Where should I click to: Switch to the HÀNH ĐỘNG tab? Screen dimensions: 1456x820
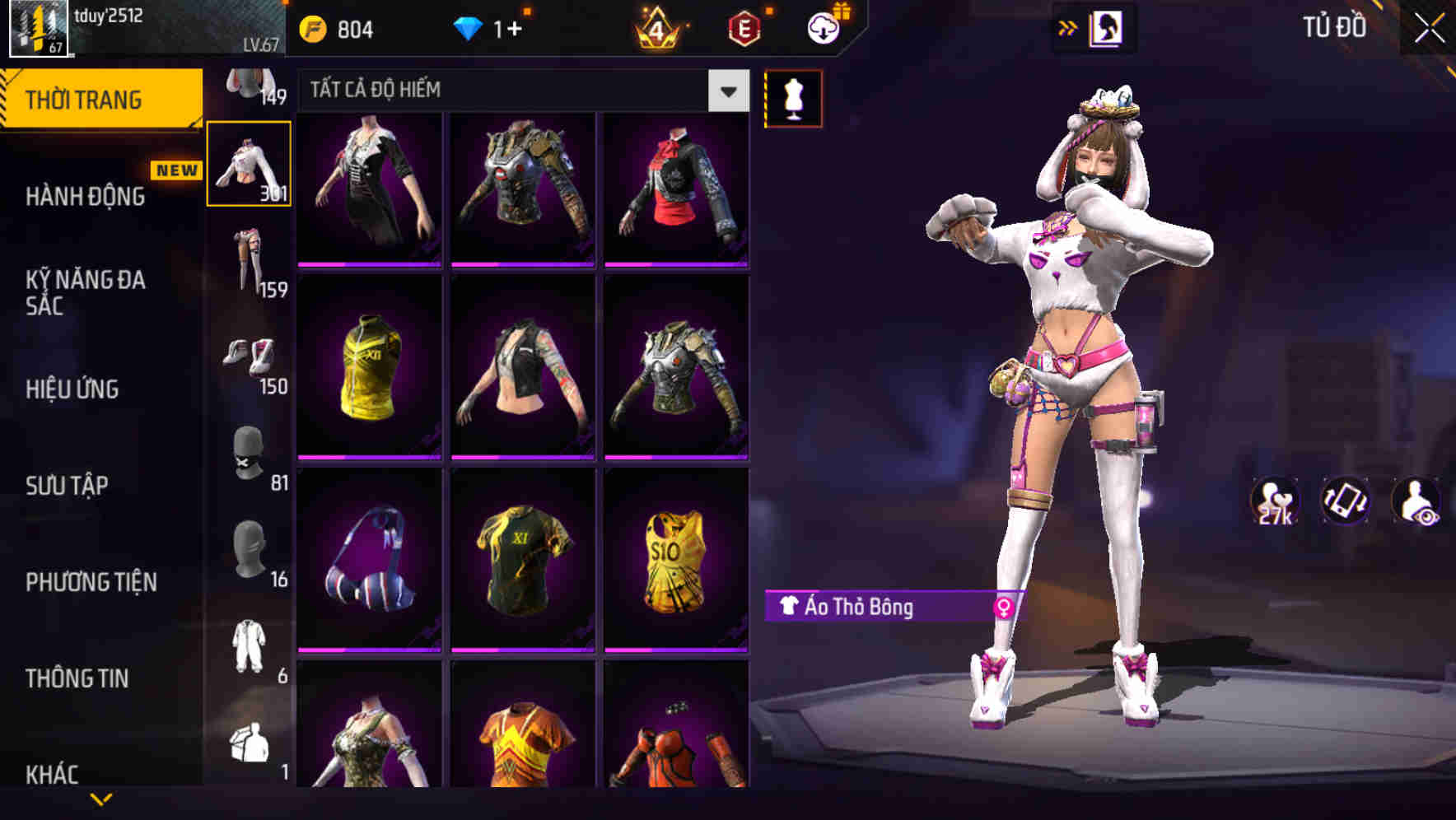coord(85,198)
